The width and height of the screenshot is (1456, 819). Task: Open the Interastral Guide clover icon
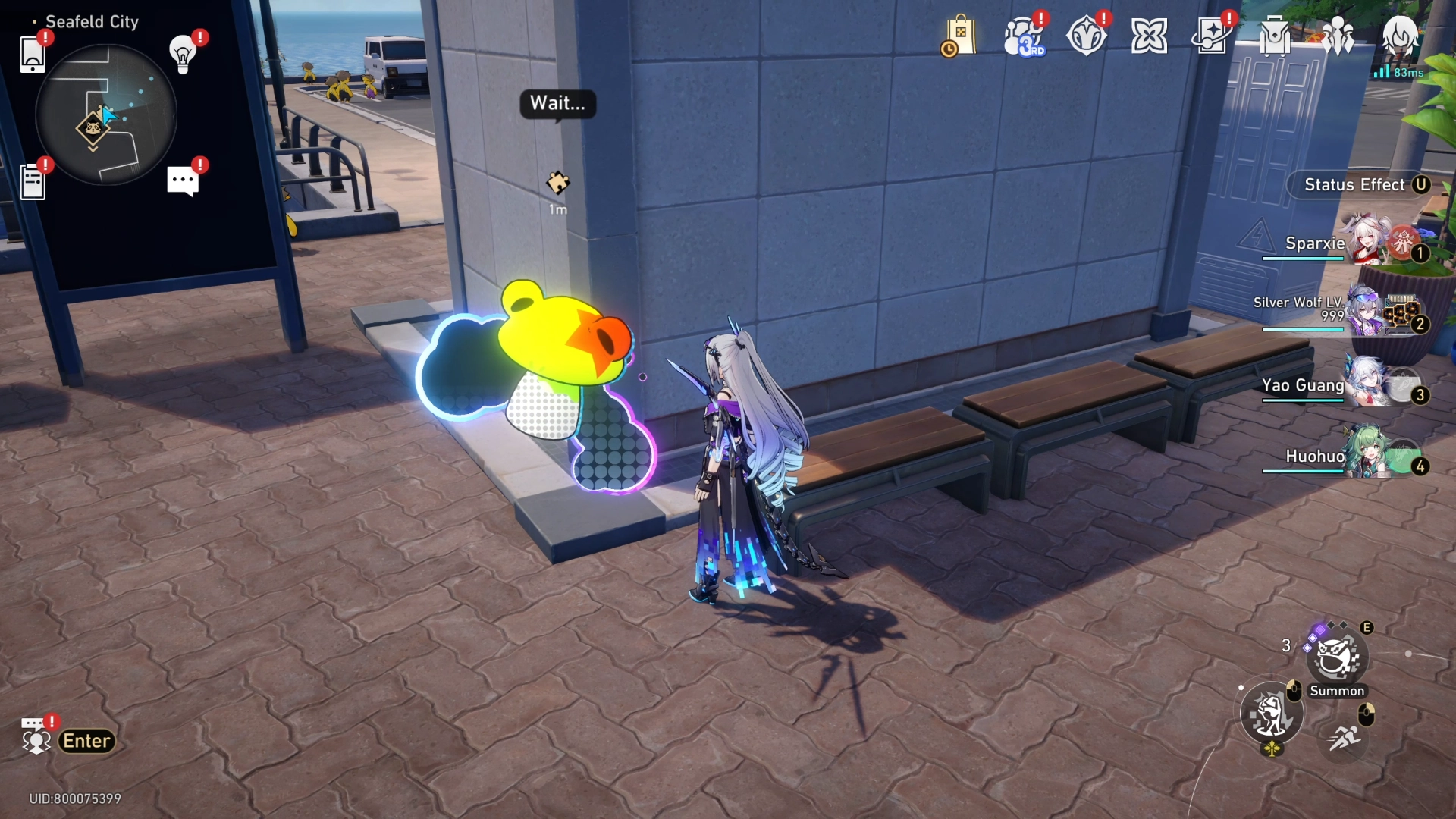(x=1150, y=34)
